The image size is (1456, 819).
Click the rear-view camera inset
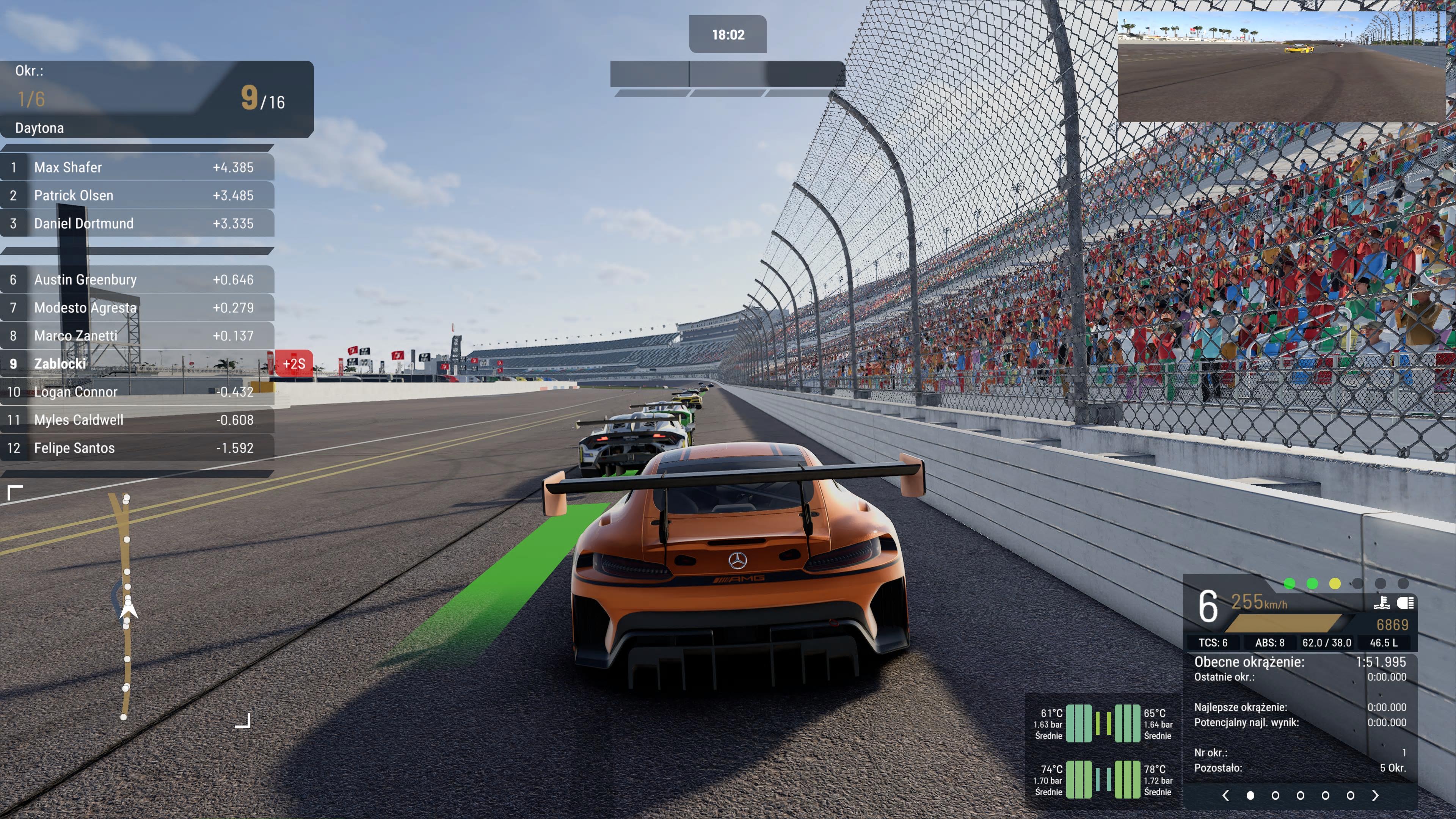tap(1281, 66)
